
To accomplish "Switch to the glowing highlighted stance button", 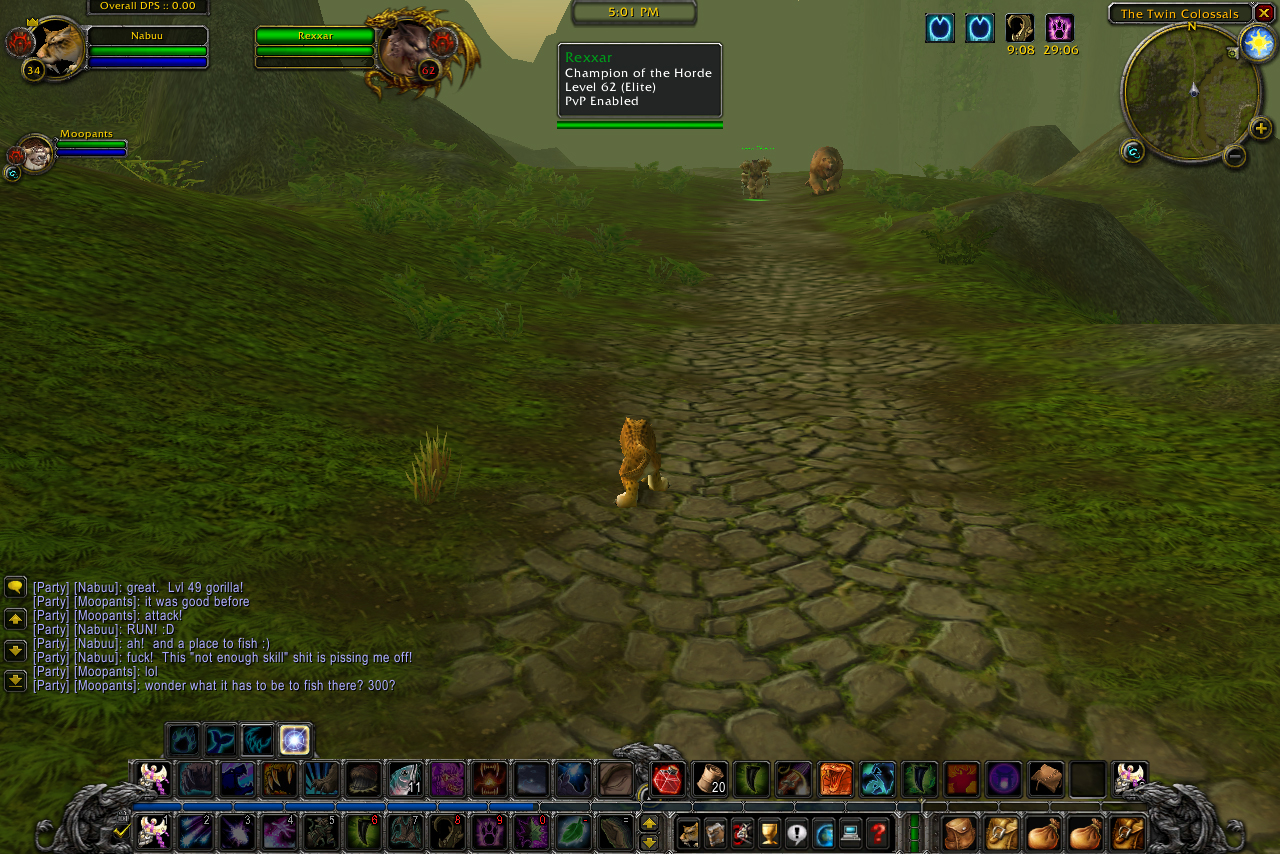I will point(295,740).
